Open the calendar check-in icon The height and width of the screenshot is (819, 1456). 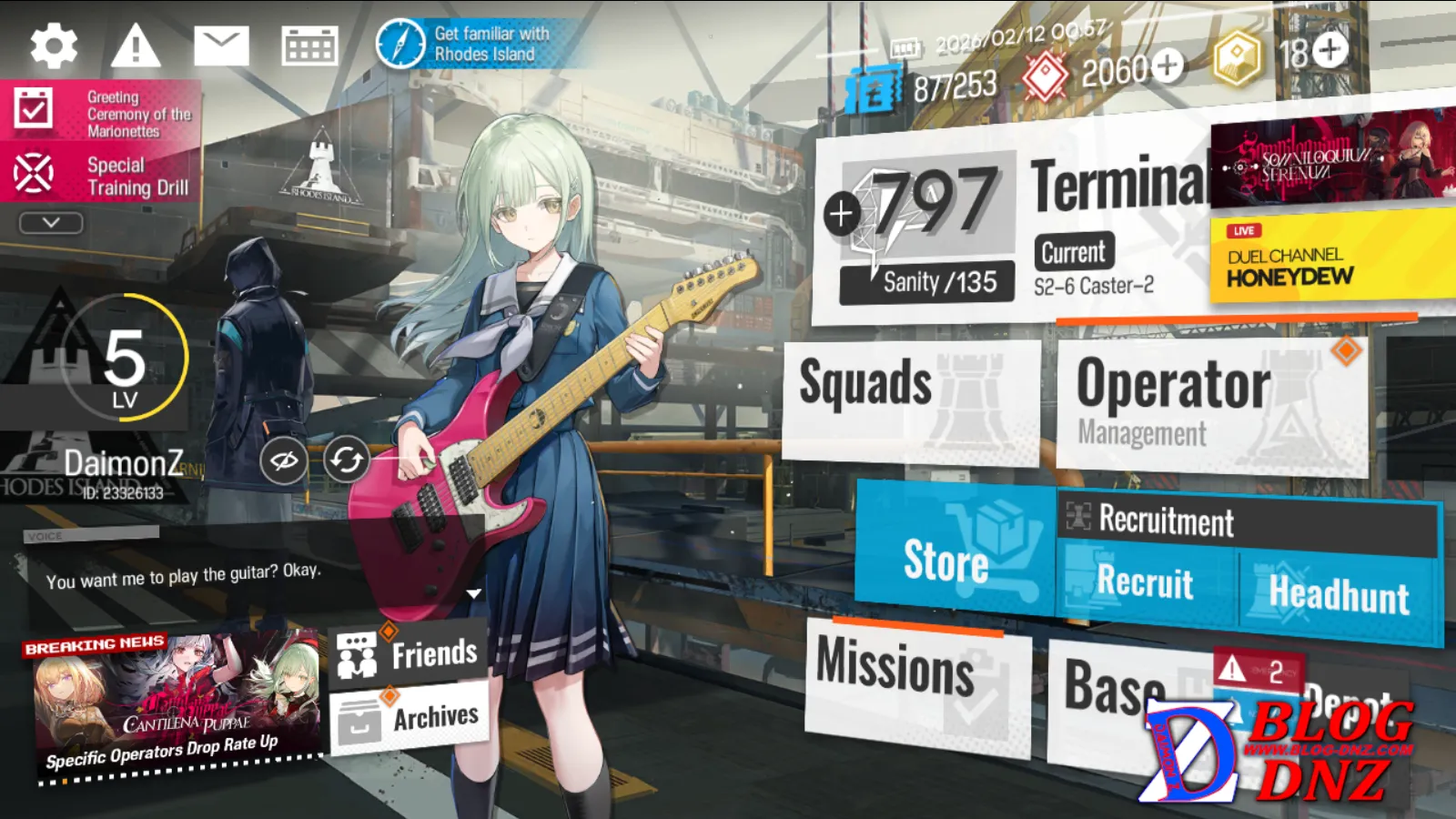[x=309, y=46]
